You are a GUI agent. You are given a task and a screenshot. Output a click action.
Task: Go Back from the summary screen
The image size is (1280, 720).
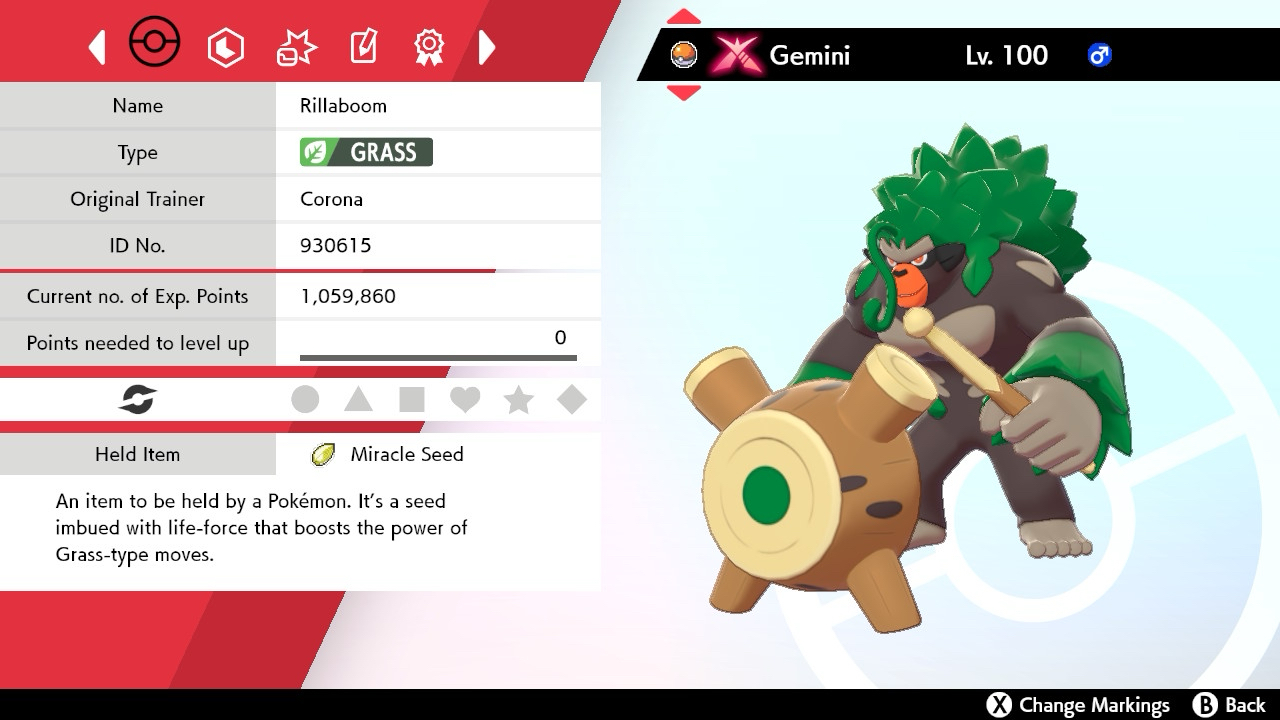(x=1230, y=705)
